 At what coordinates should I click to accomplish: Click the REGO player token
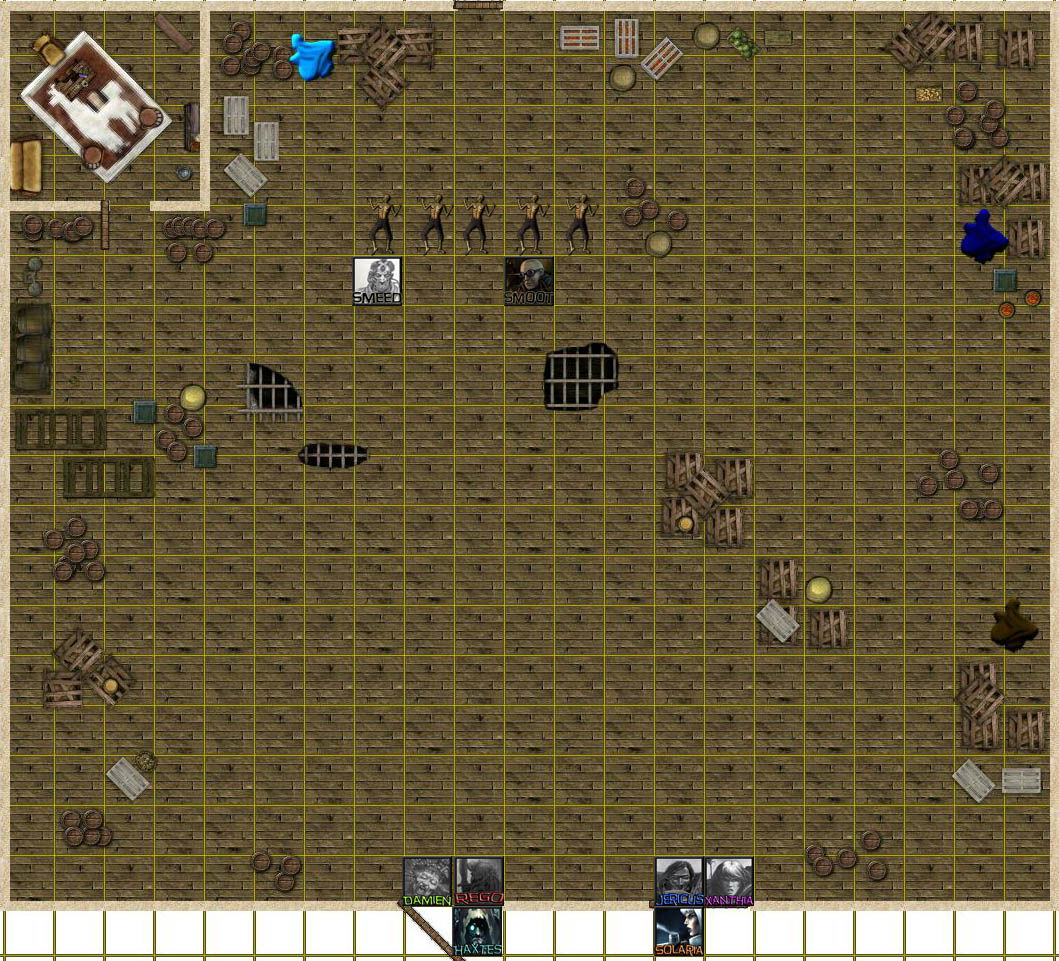[479, 881]
